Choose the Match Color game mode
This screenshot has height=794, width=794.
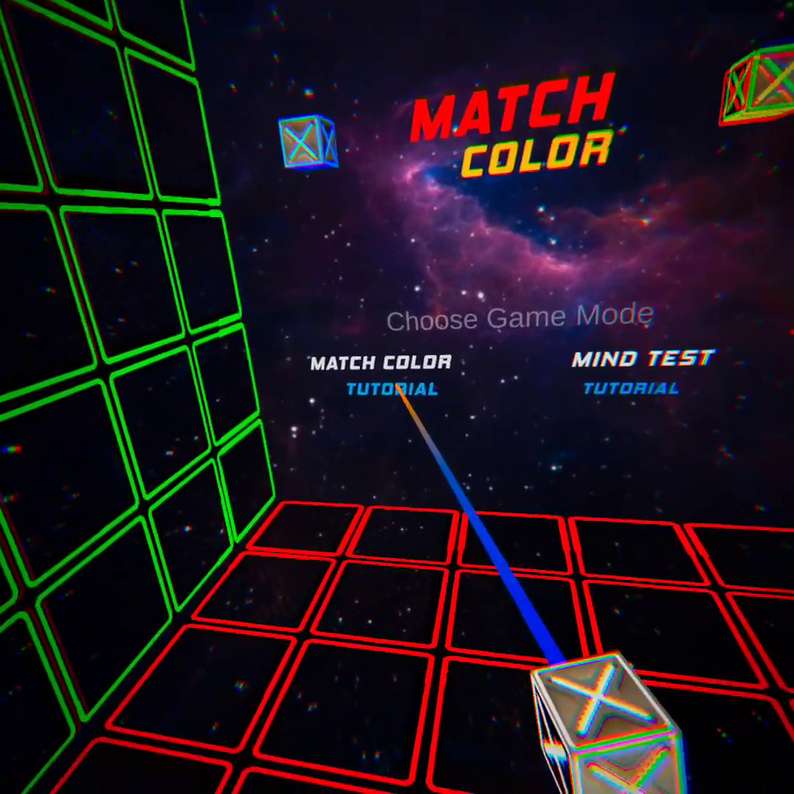[x=380, y=362]
